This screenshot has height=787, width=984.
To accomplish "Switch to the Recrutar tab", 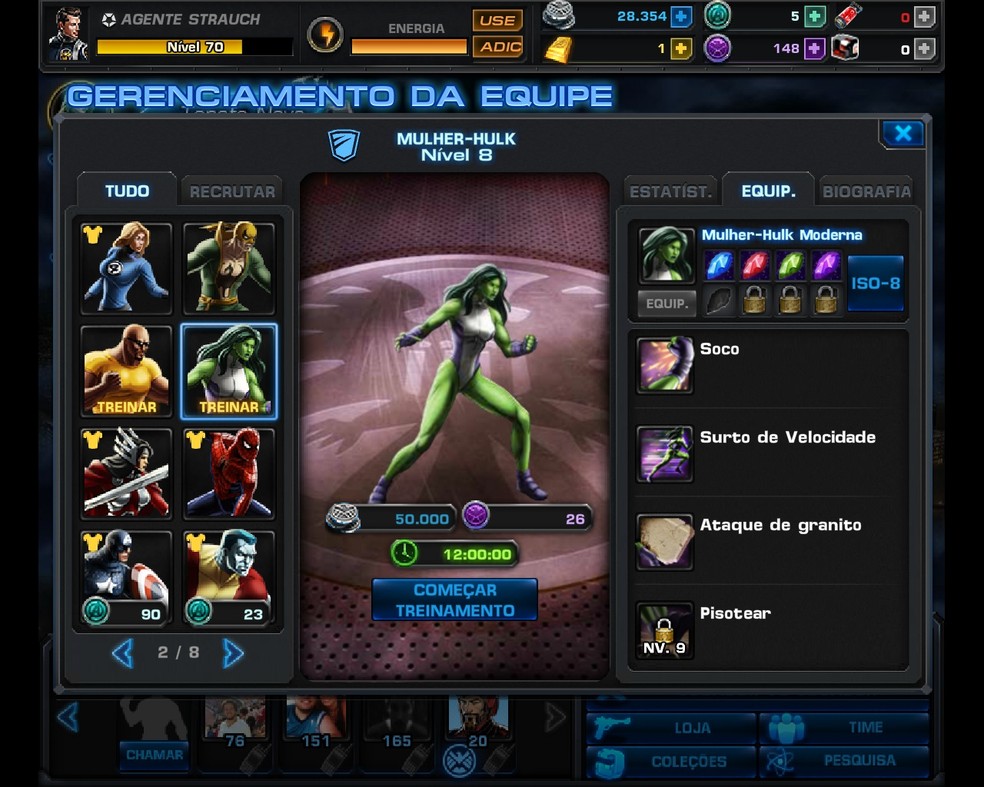I will (232, 191).
